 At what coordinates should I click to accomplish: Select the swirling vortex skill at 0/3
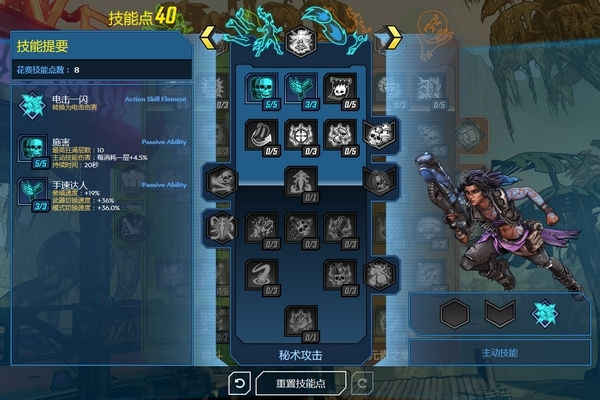point(261,273)
